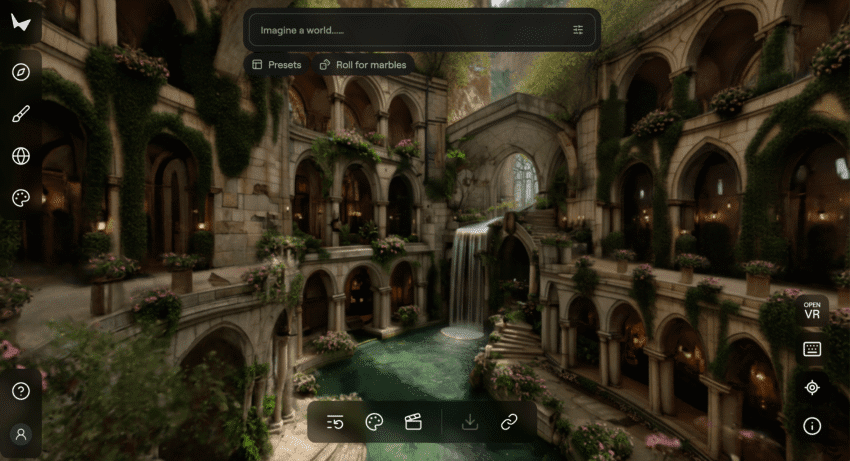Copy the share link with chain icon
Image resolution: width=850 pixels, height=461 pixels.
tap(509, 422)
